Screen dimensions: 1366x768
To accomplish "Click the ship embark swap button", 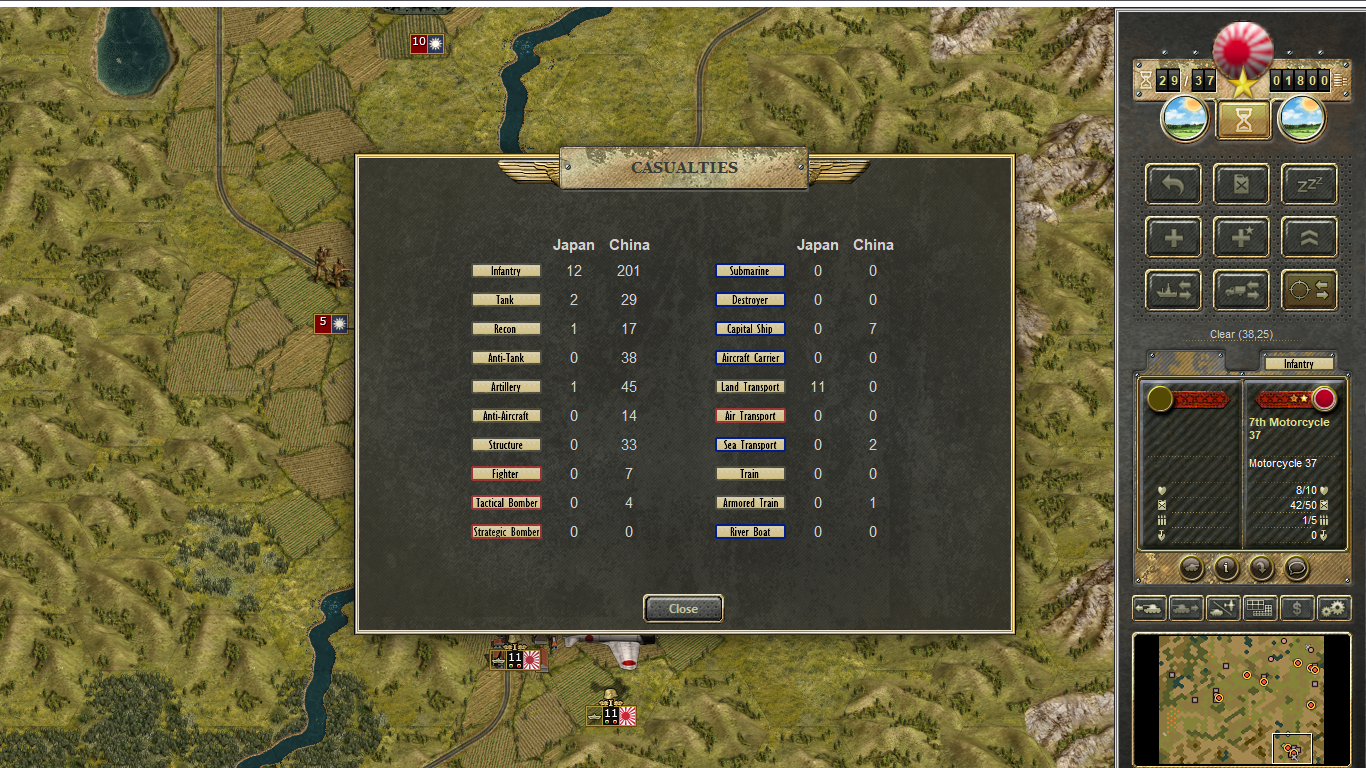I will point(1173,290).
